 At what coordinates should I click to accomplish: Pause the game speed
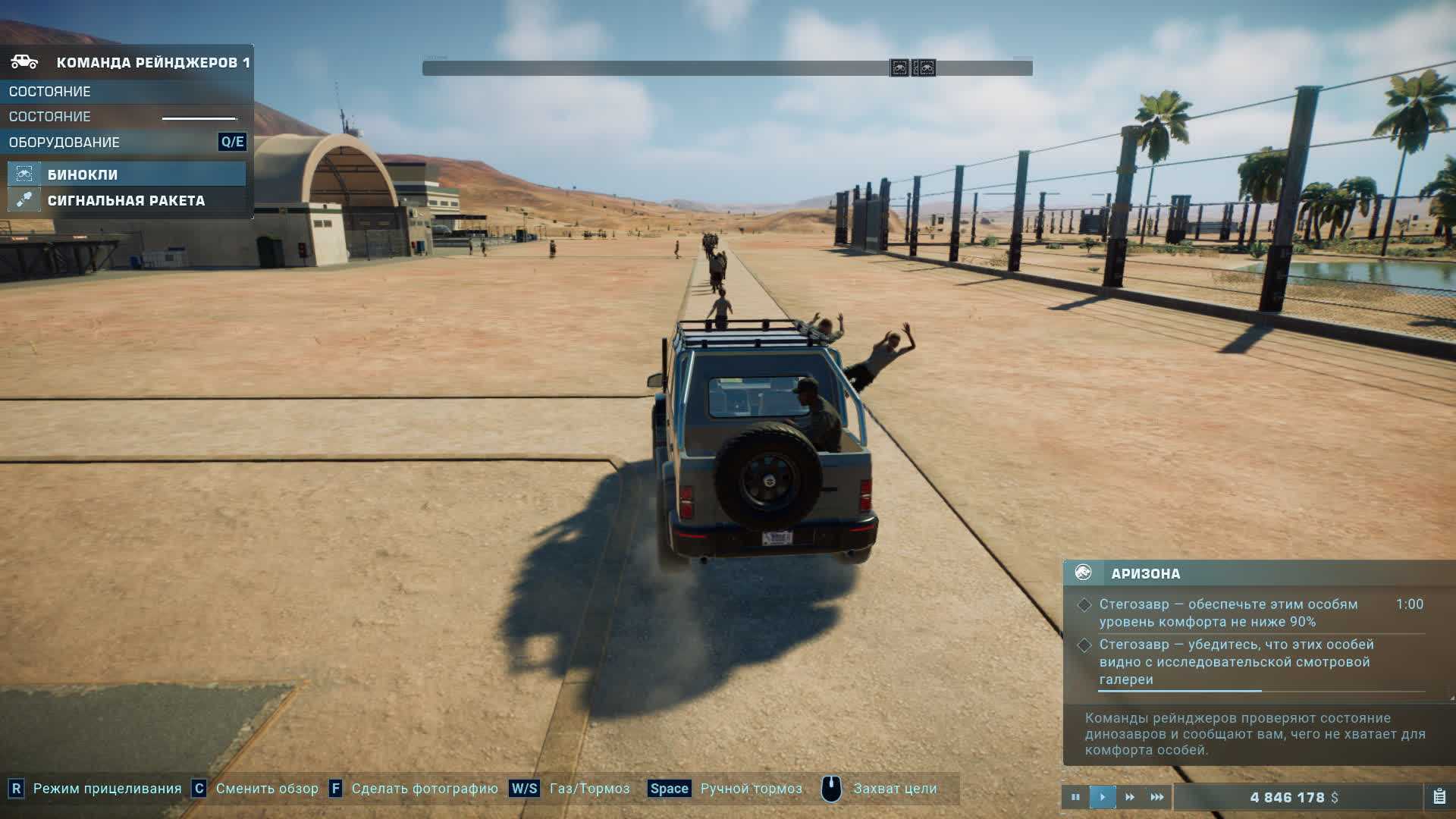click(x=1075, y=797)
